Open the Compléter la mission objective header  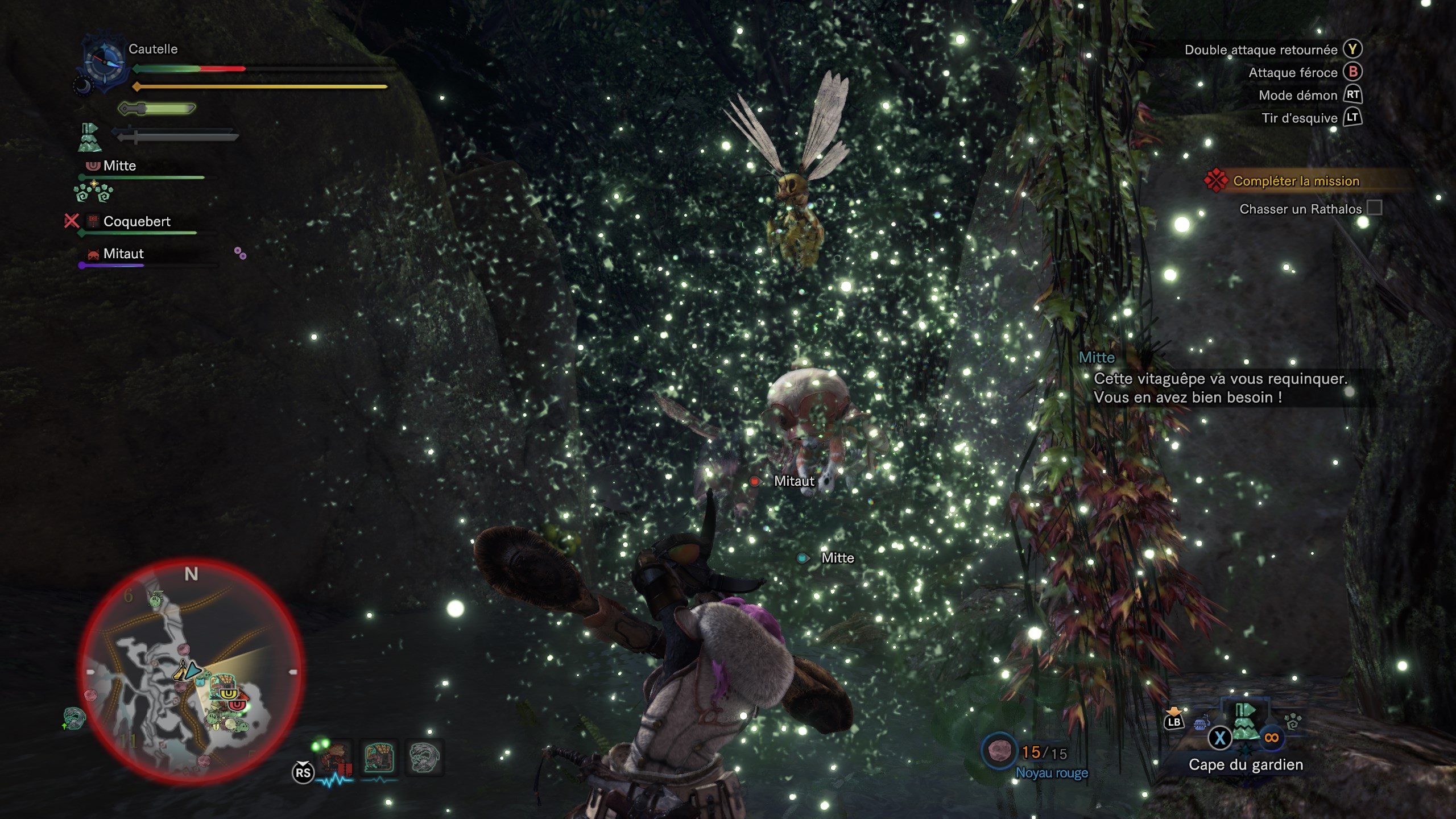tap(1296, 181)
